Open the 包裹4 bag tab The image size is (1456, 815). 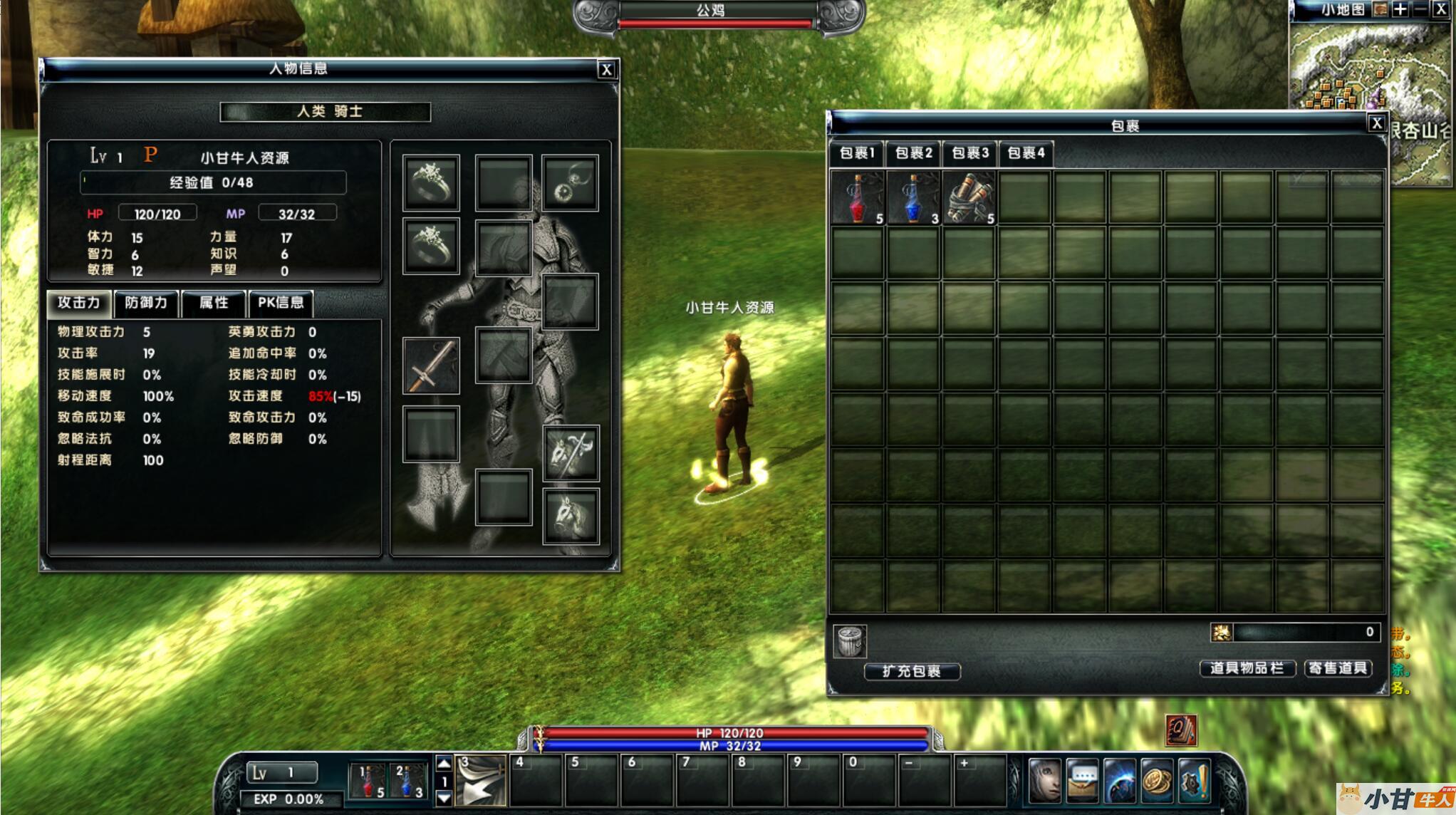1026,153
